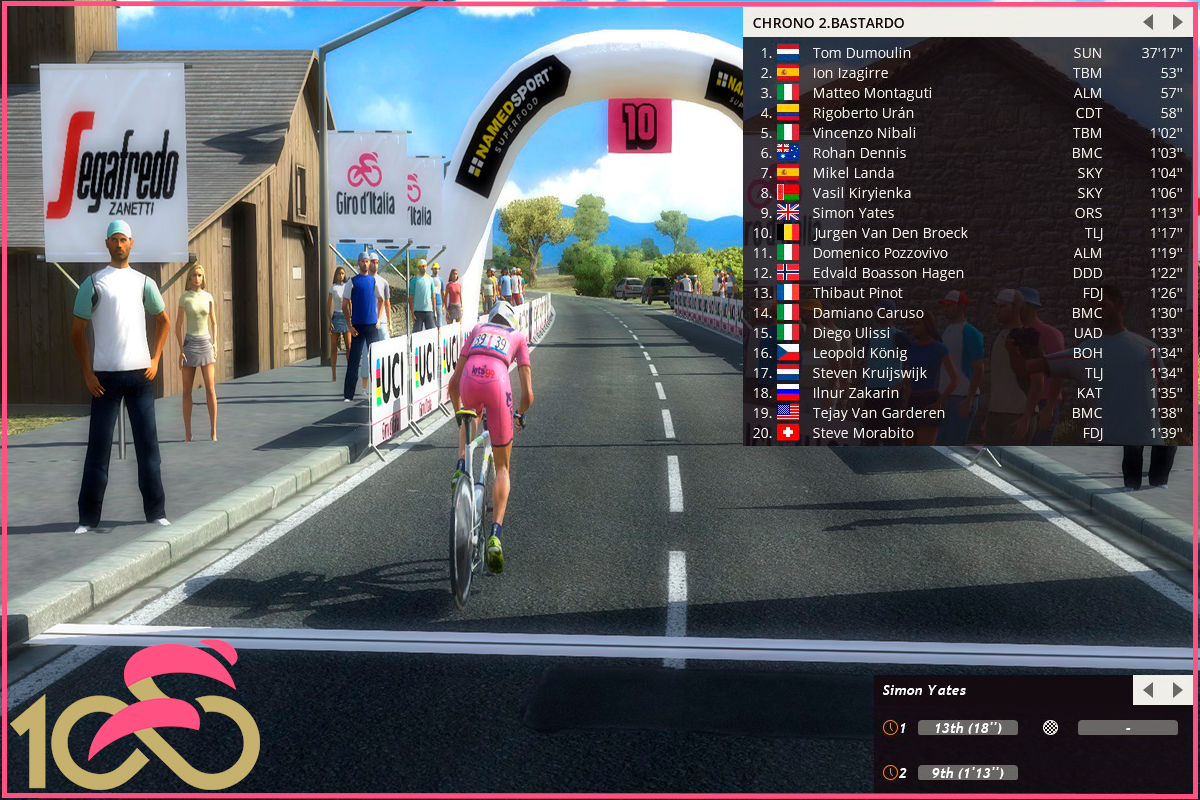Select Edvald Boasson Hagen's entry
The width and height of the screenshot is (1200, 800).
(888, 273)
